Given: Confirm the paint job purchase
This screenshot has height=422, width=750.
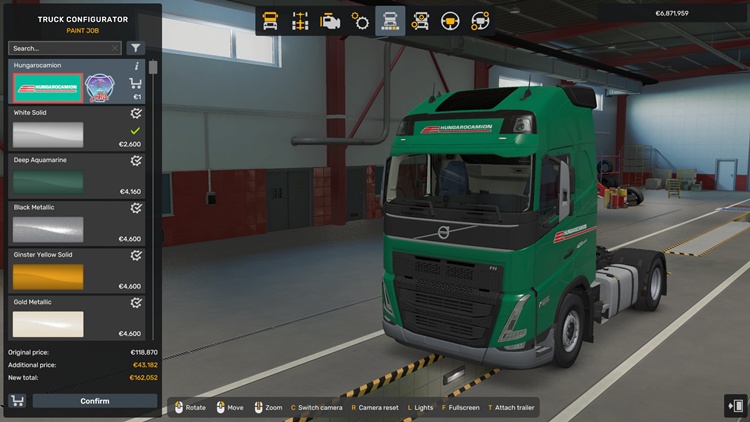Looking at the screenshot, I should click(x=95, y=401).
